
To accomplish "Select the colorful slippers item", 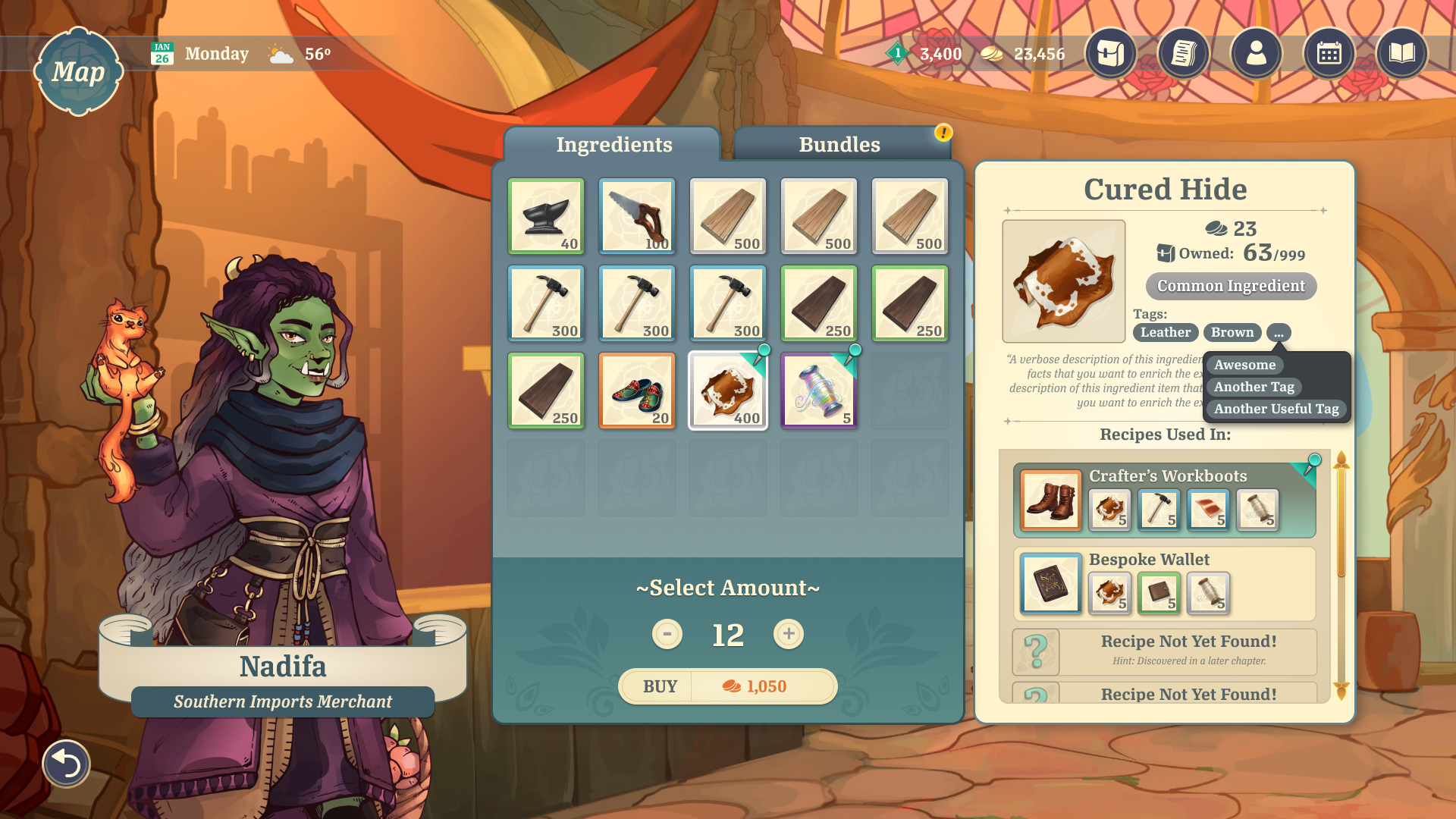I will (x=637, y=391).
